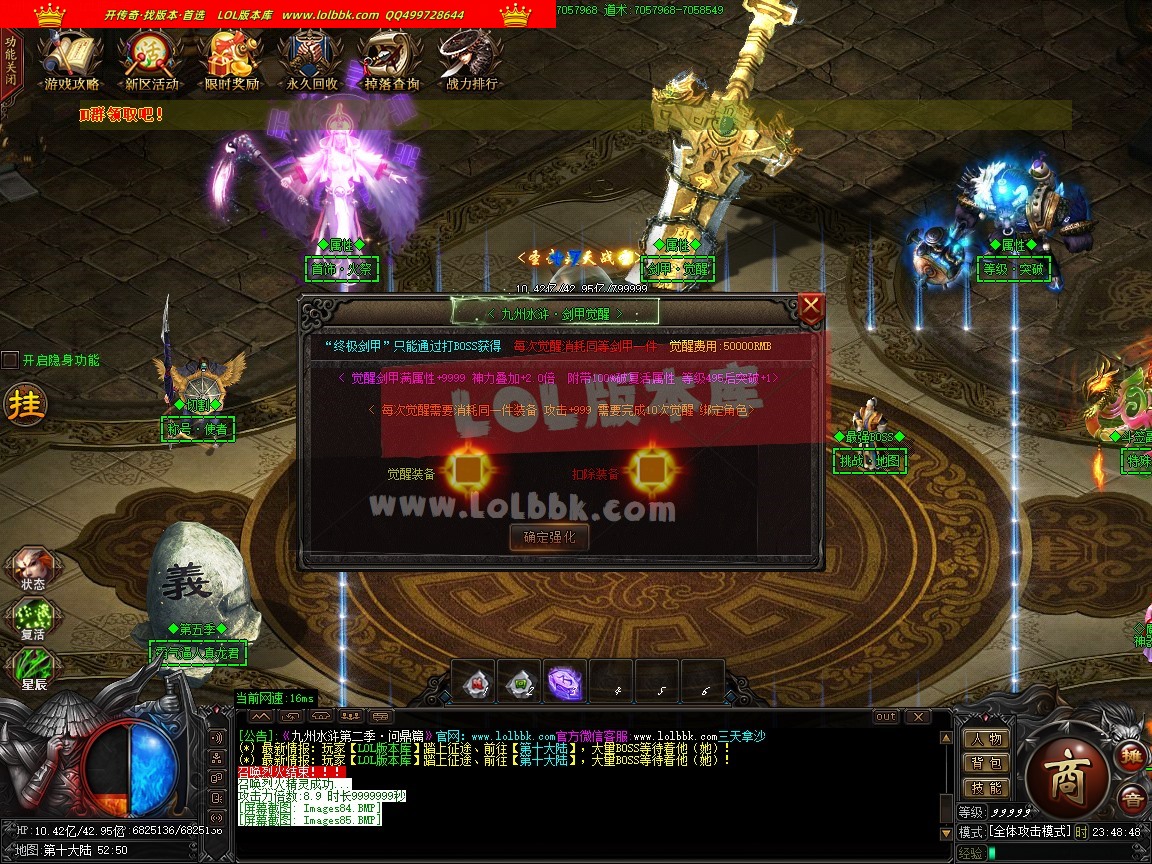Open the 背包 inventory bag
The width and height of the screenshot is (1152, 864).
(986, 763)
